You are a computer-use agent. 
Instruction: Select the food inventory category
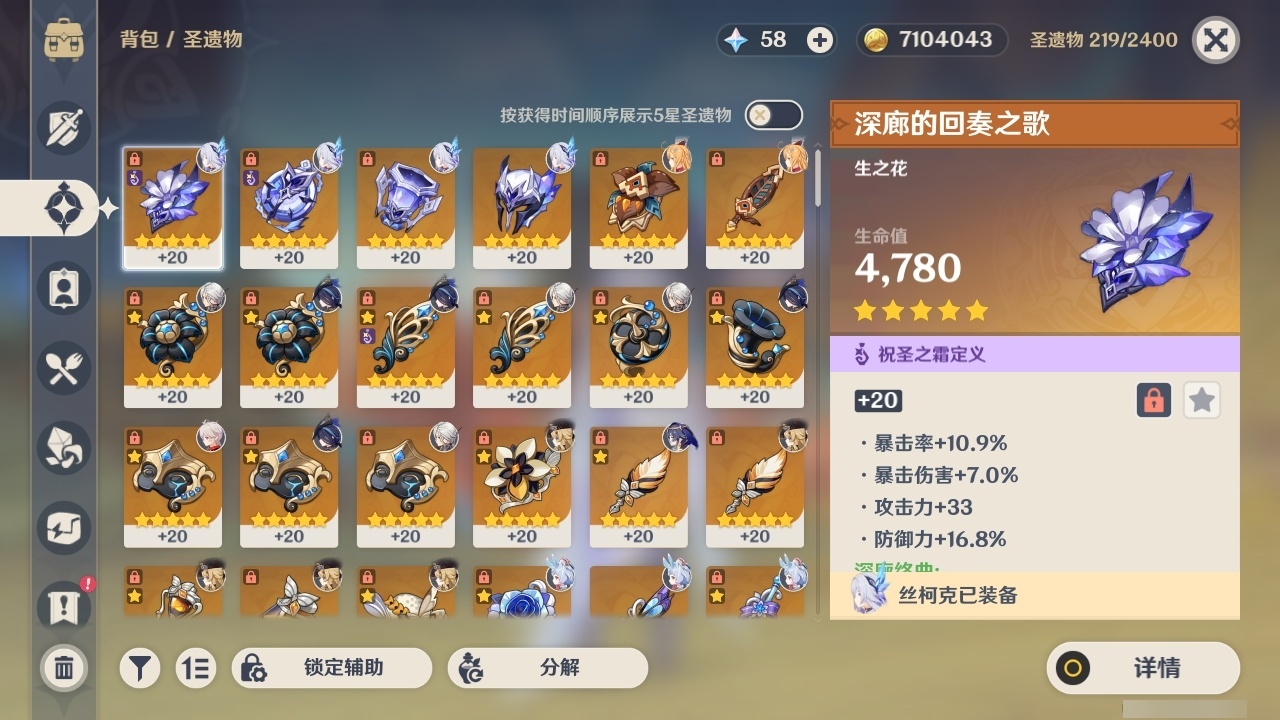coord(62,367)
